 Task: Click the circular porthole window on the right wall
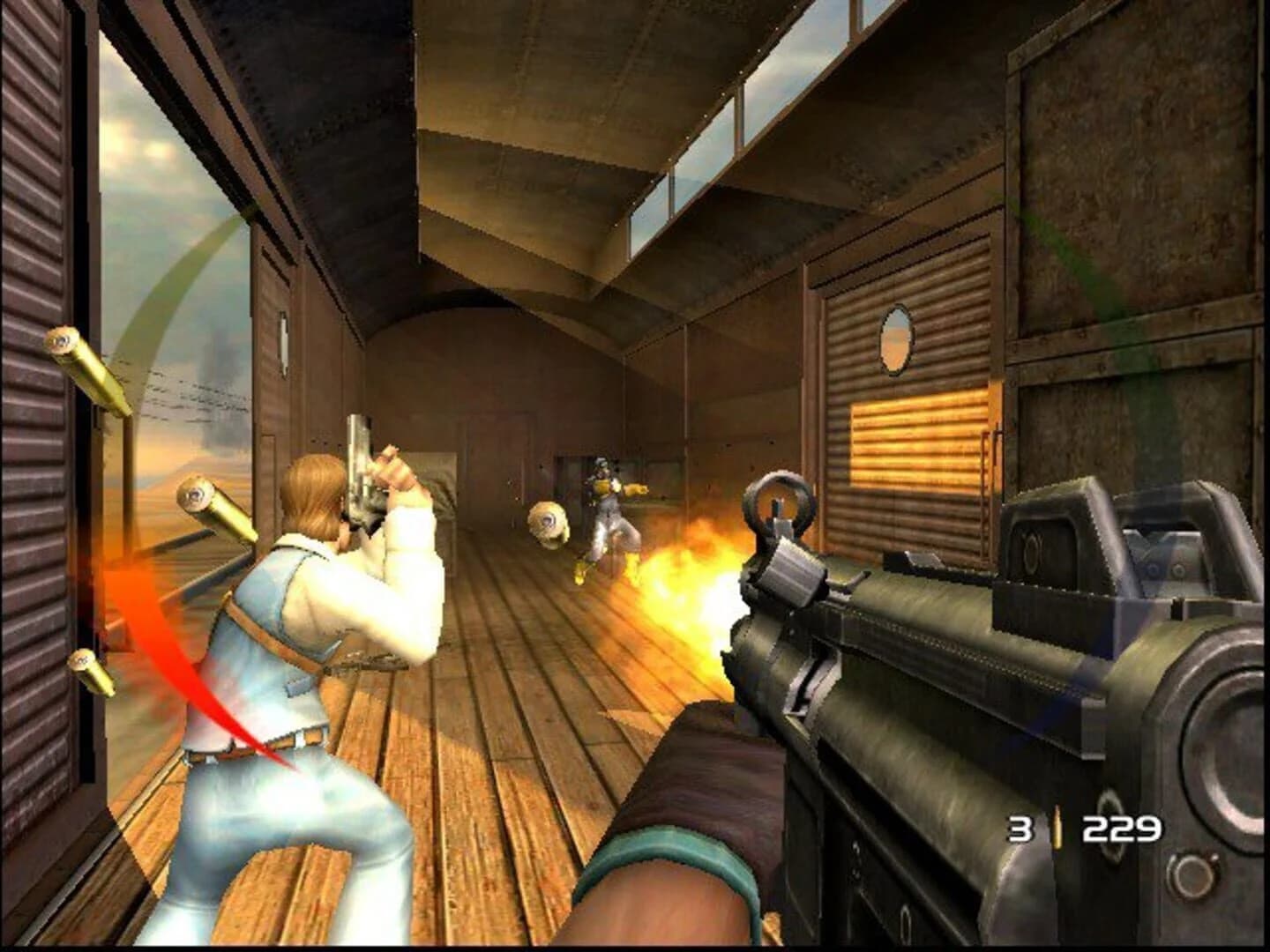pos(898,338)
